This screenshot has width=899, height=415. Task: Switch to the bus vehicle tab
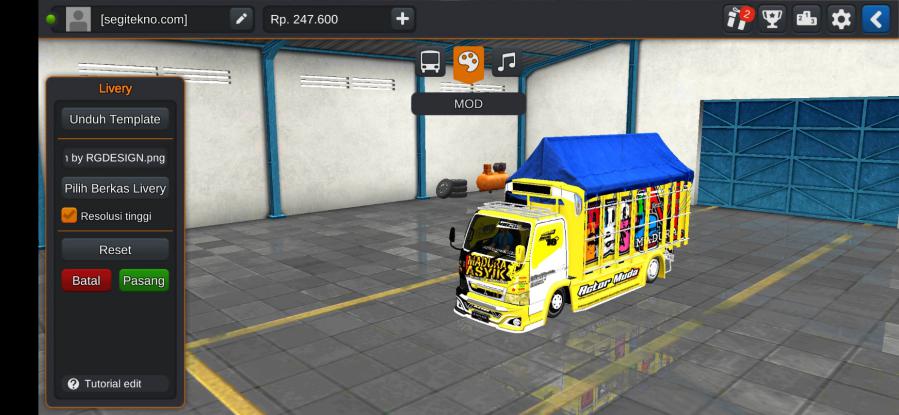coord(431,62)
